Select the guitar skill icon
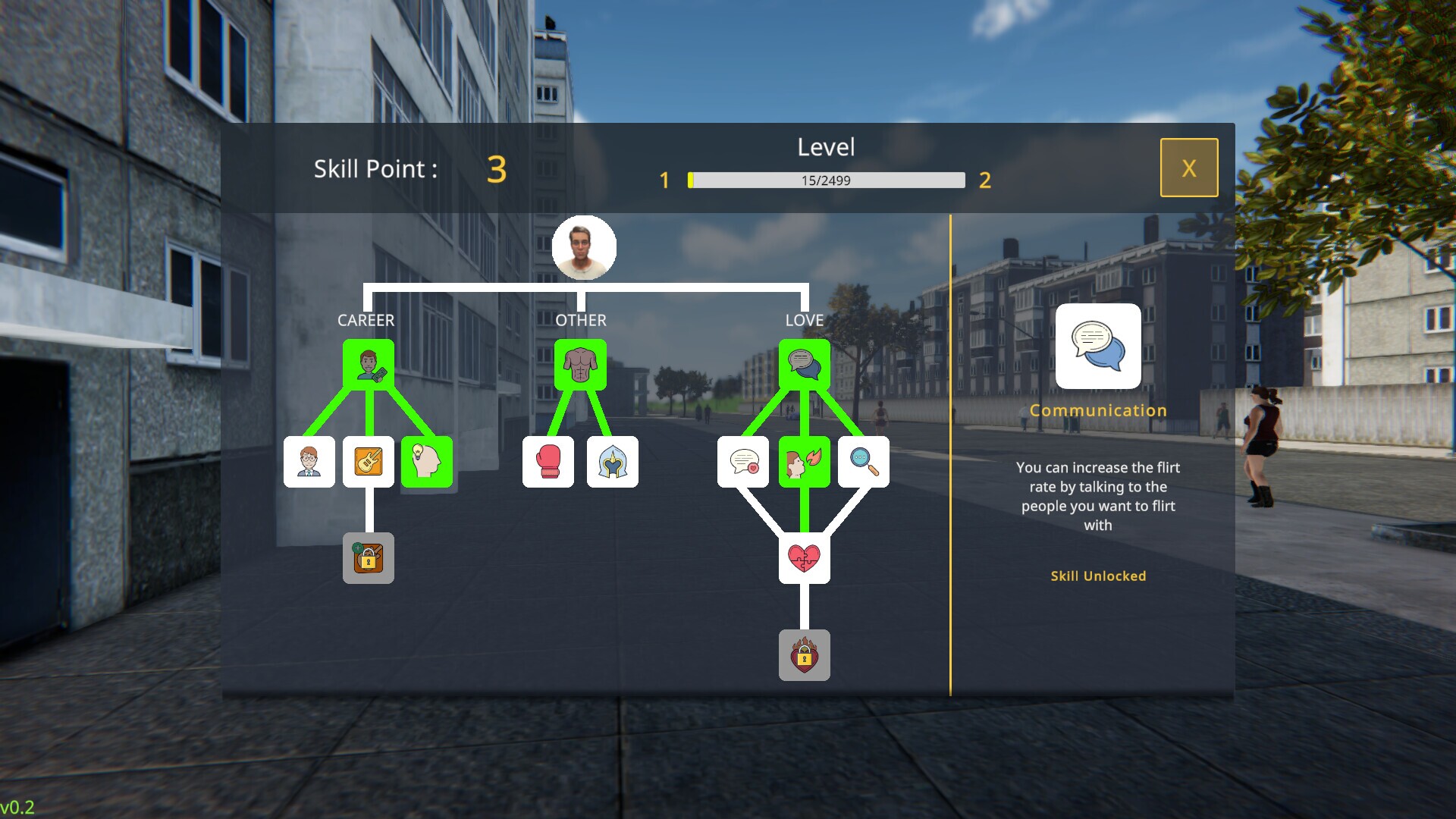This screenshot has width=1456, height=819. (x=369, y=462)
